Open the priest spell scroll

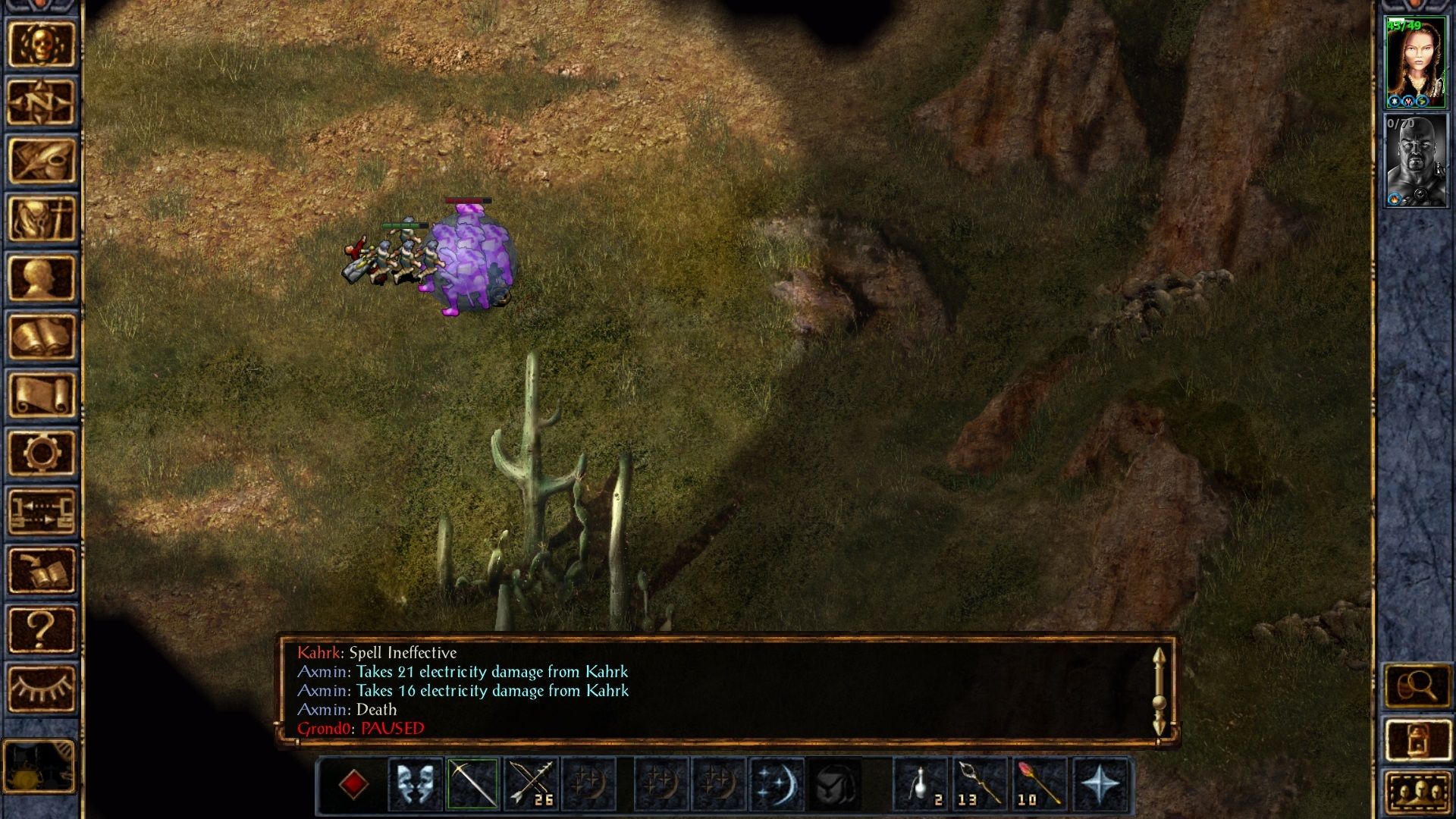tap(41, 394)
